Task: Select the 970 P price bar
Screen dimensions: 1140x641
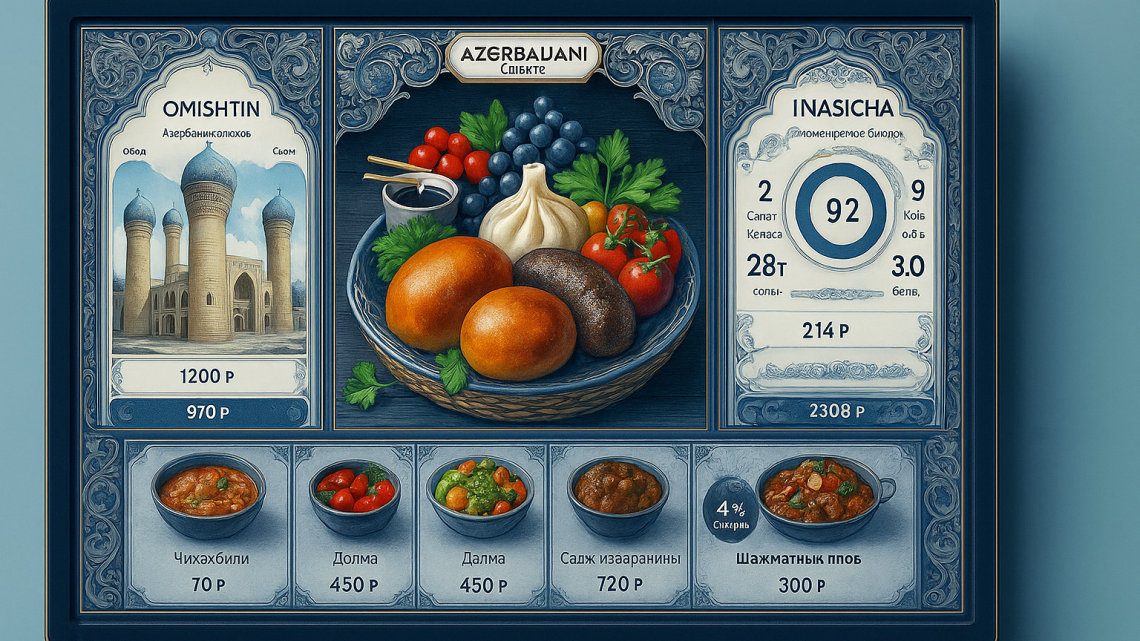Action: pyautogui.click(x=208, y=411)
